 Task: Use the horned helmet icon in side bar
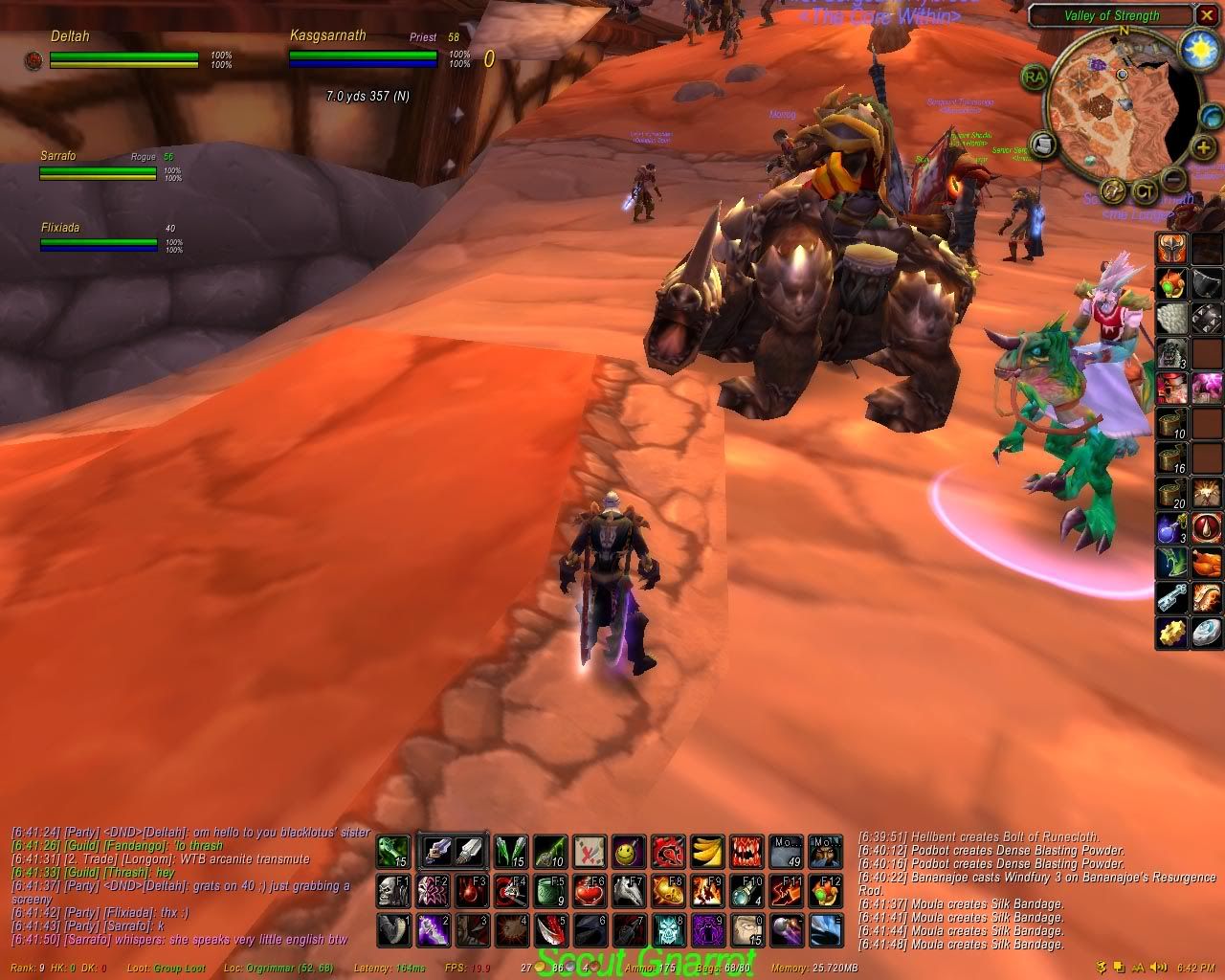point(1172,247)
